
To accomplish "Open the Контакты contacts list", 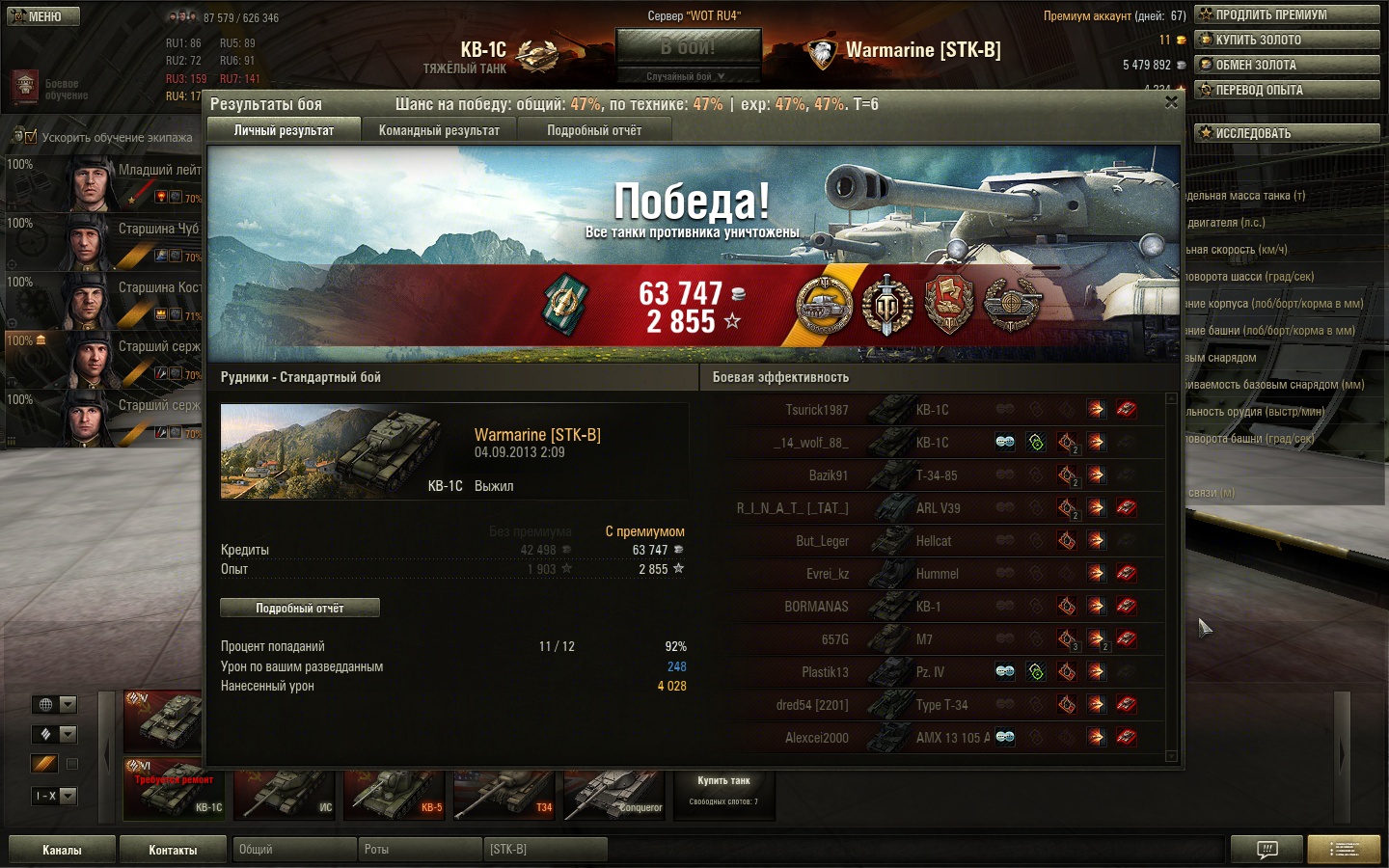I will pyautogui.click(x=173, y=850).
